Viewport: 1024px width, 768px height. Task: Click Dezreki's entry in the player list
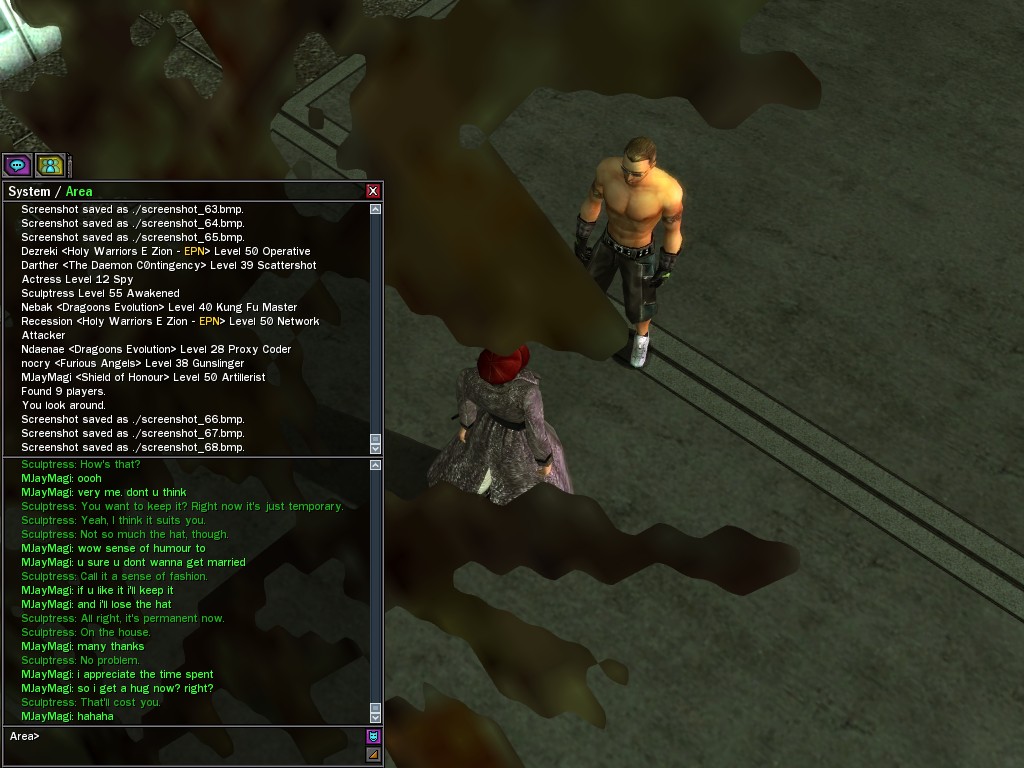165,251
